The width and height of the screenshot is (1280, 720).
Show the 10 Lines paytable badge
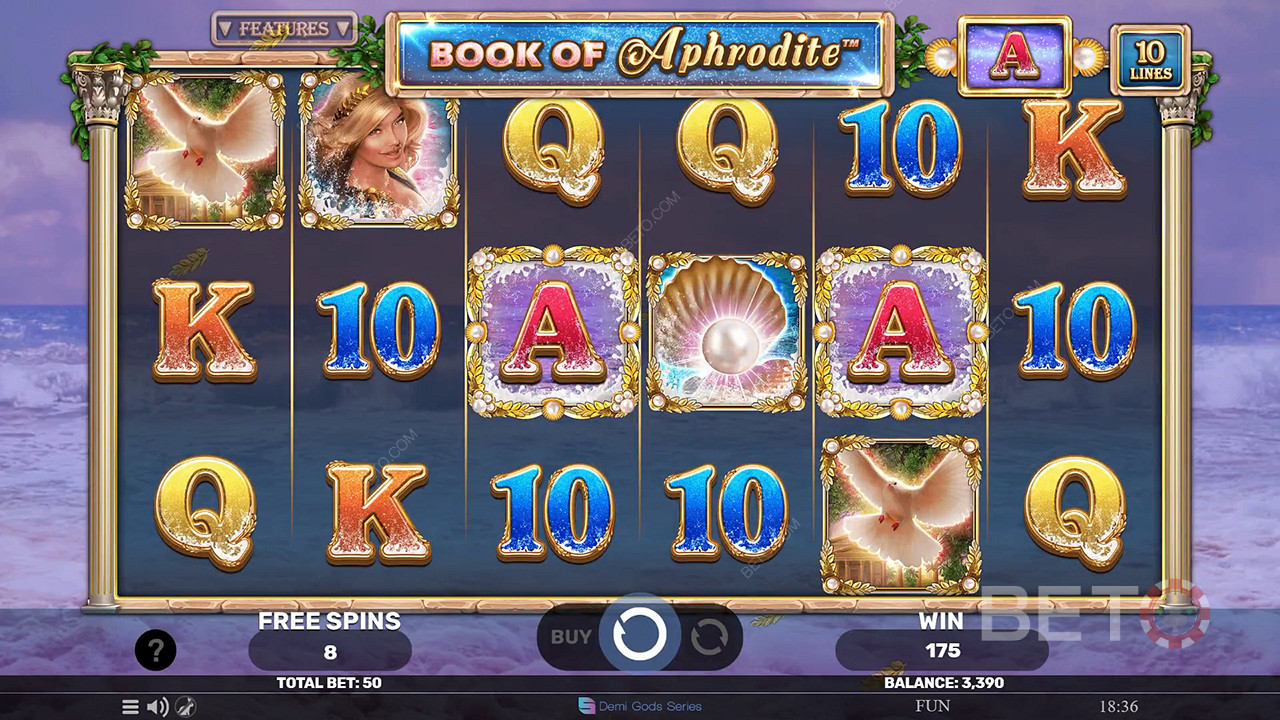[x=1150, y=60]
